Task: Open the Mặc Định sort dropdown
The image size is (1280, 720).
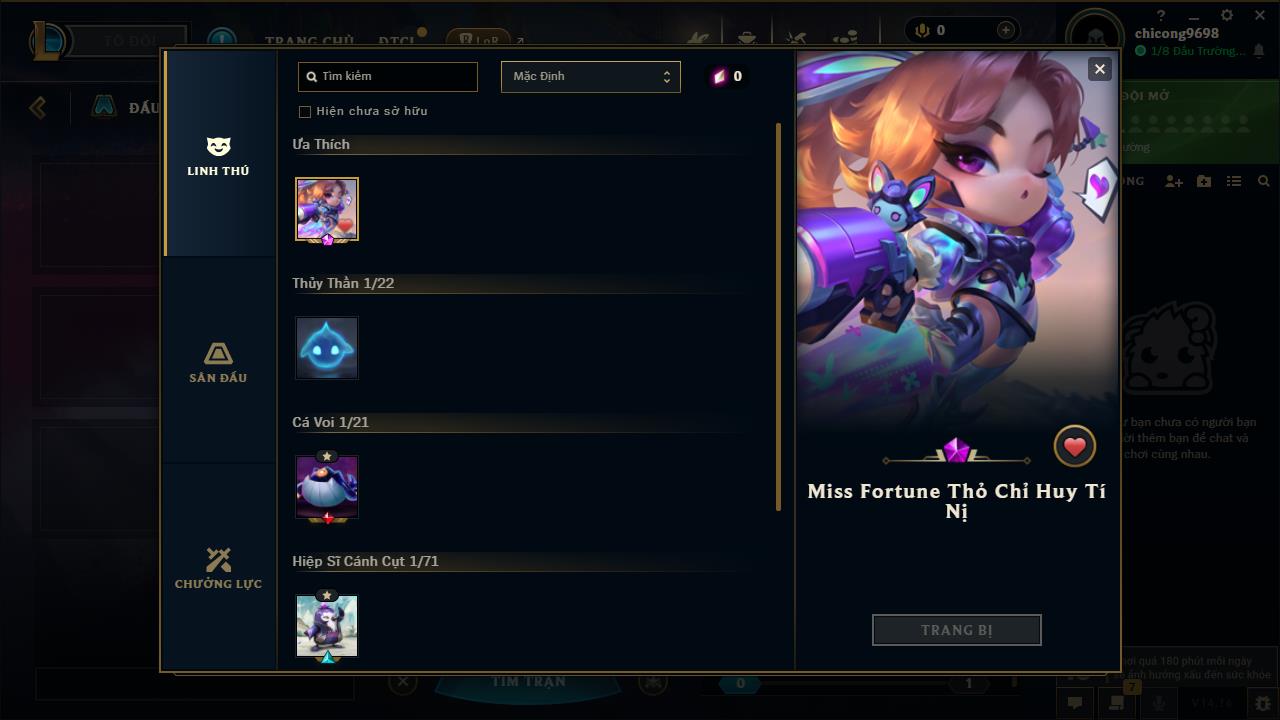Action: [x=590, y=77]
